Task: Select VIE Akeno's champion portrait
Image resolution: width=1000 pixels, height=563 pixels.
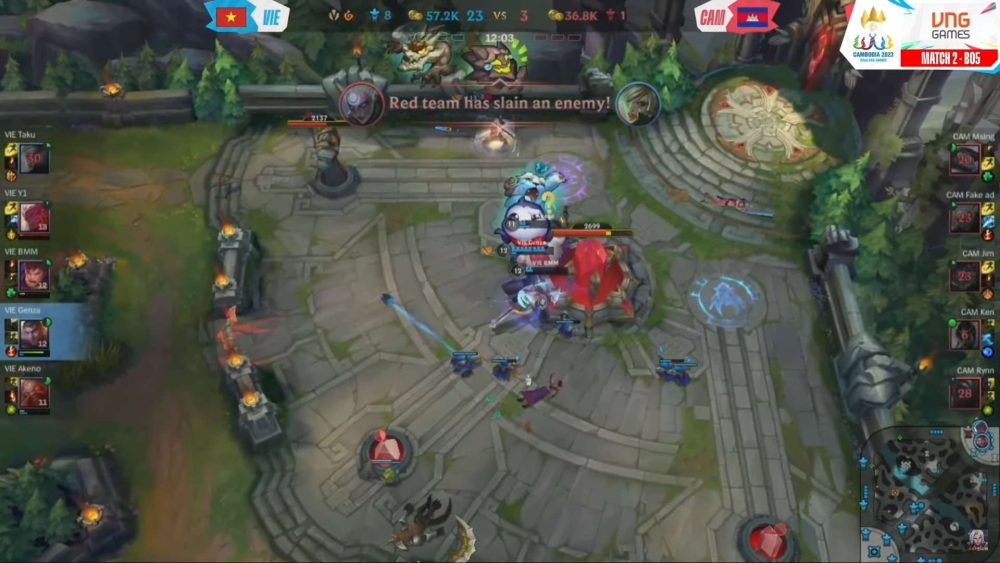Action: 33,394
